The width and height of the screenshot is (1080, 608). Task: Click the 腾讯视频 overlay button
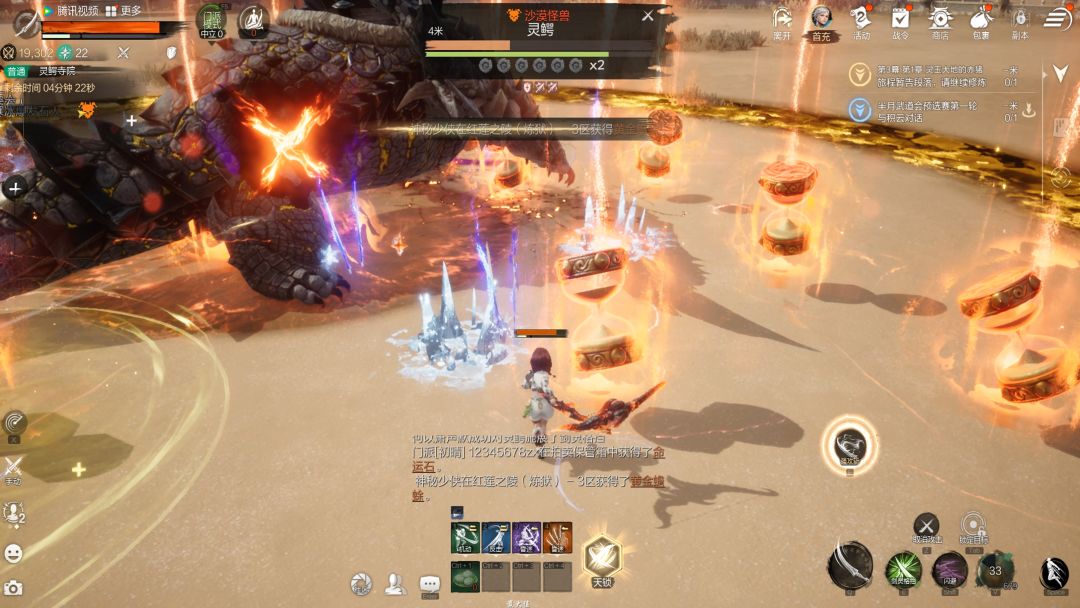point(70,10)
